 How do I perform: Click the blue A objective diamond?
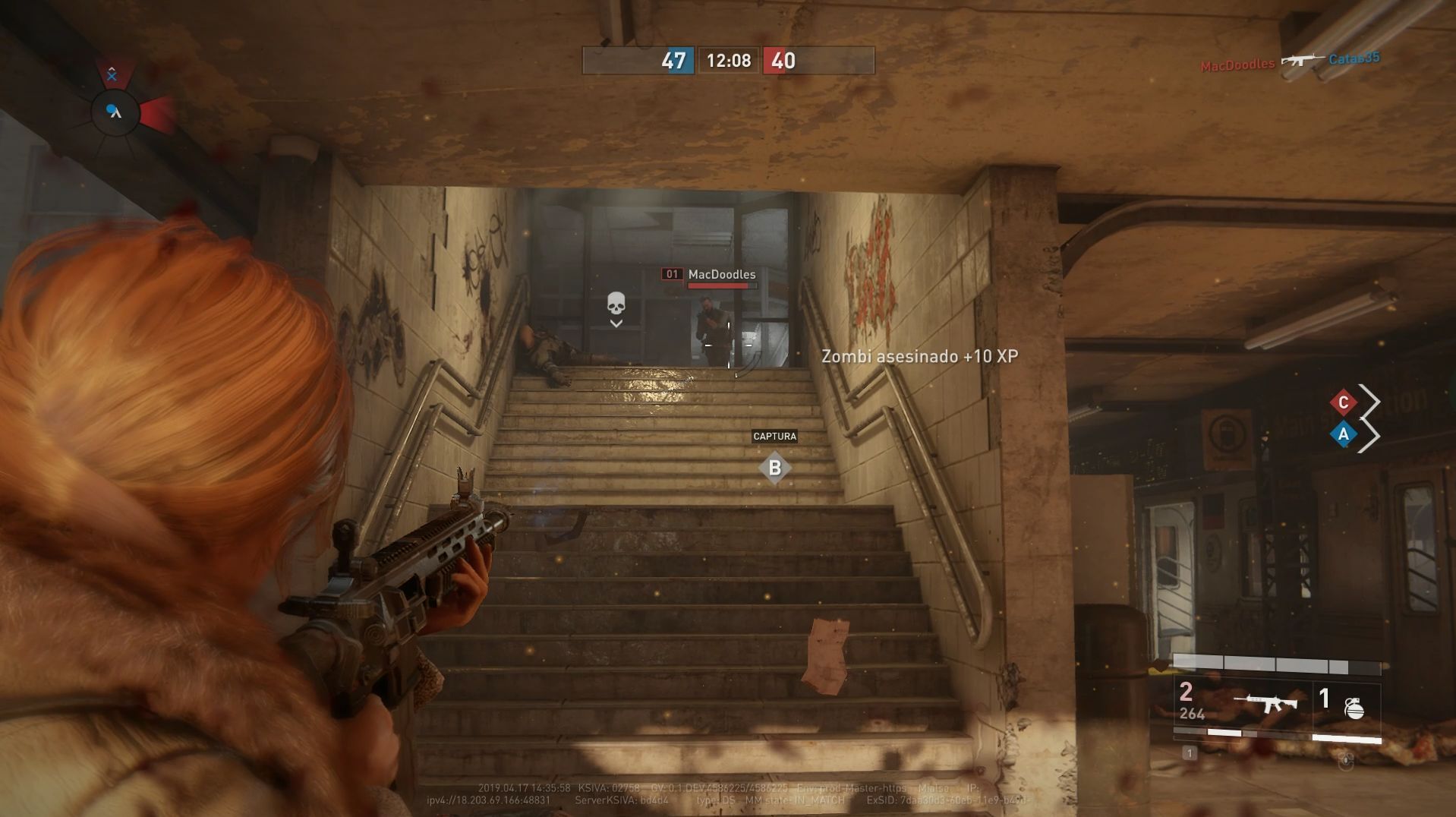(x=1343, y=434)
